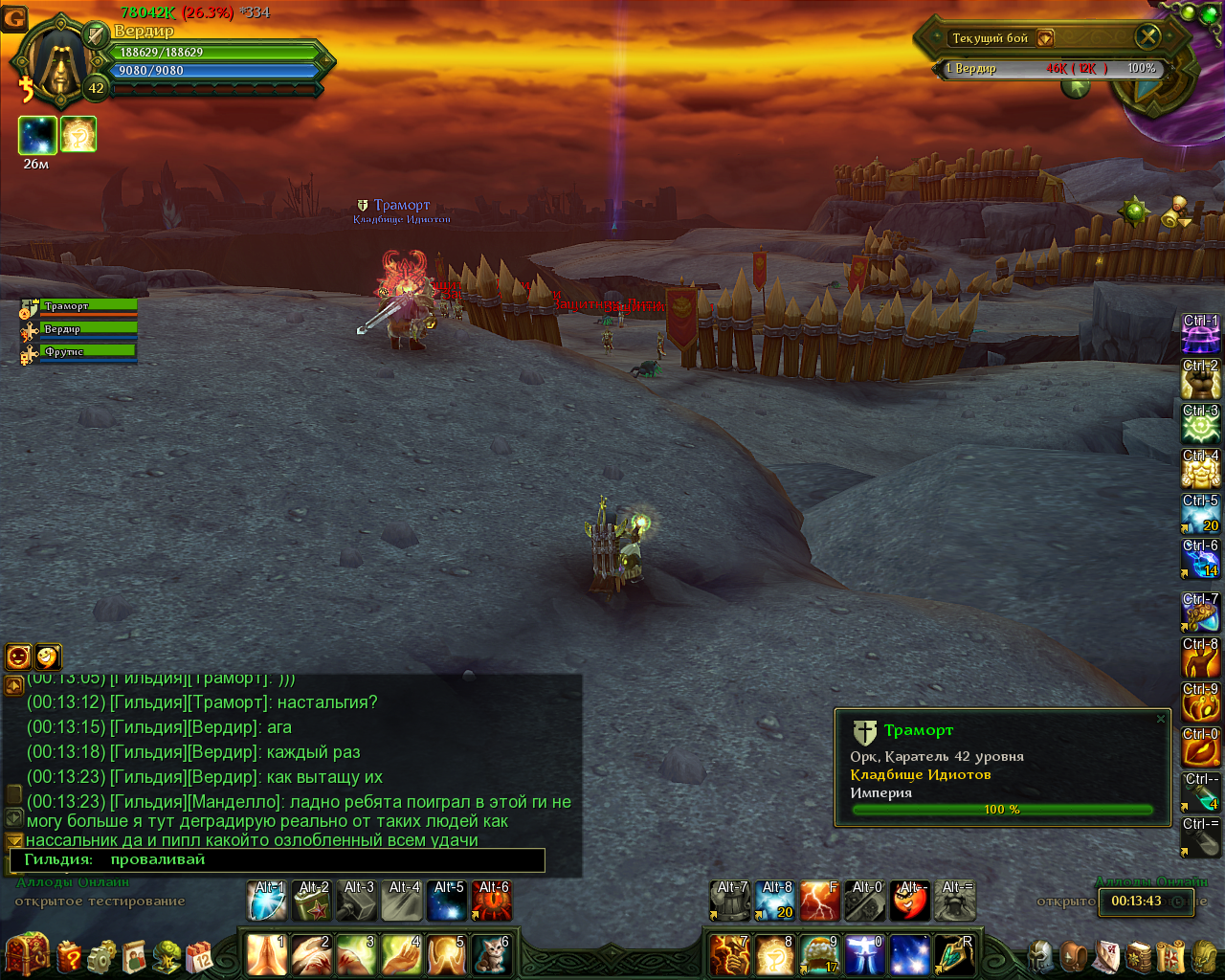Click the guild chat input field
Viewport: 1225px width, 980px height.
pos(325,859)
